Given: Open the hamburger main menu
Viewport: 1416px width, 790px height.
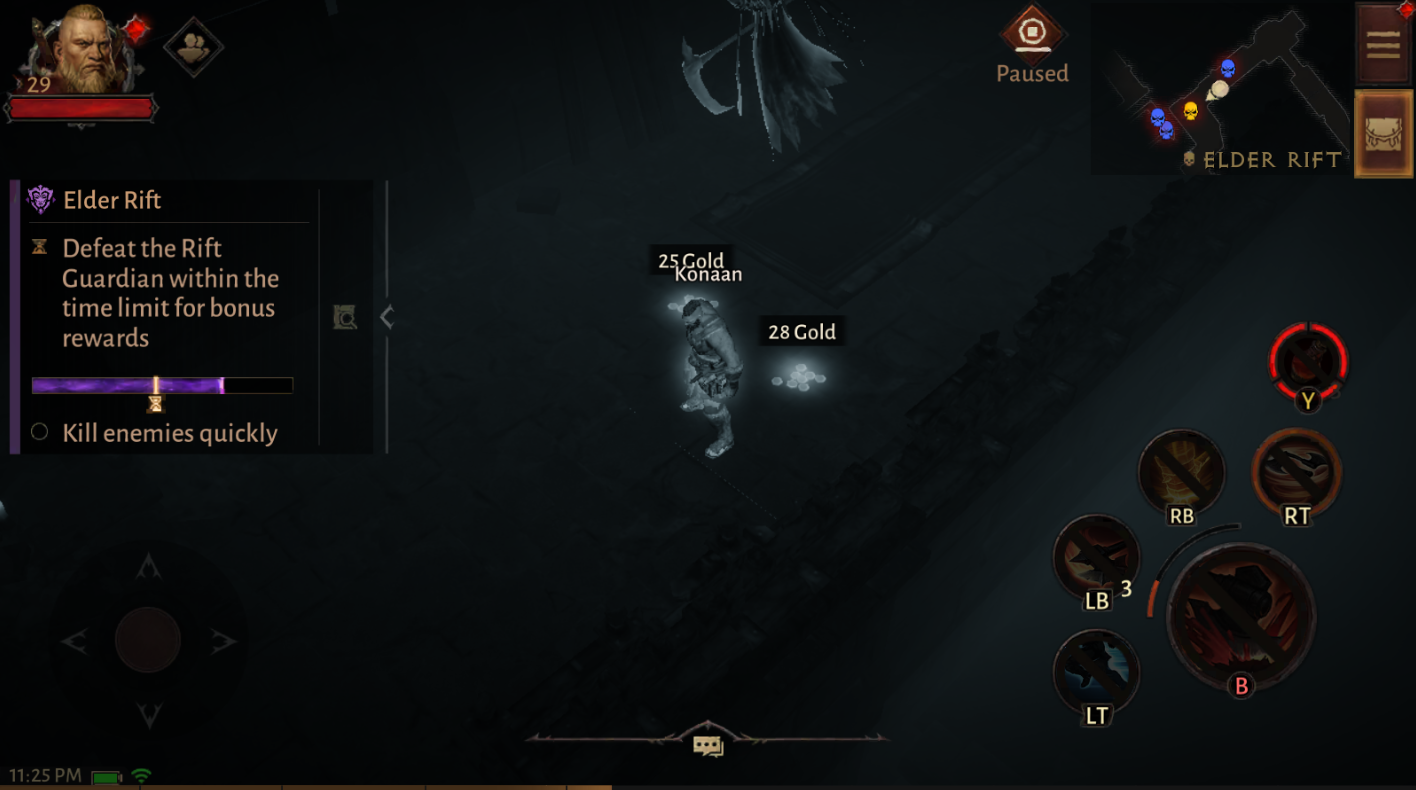Looking at the screenshot, I should (1383, 44).
